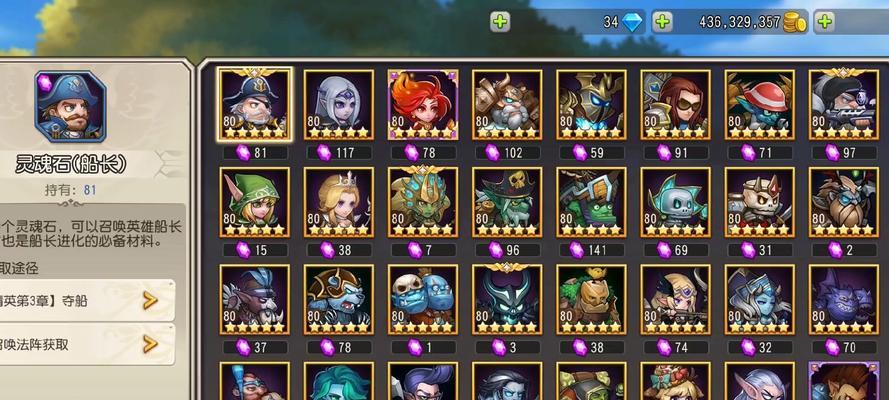Pick the two-headed skull ogre portrait

422,299
